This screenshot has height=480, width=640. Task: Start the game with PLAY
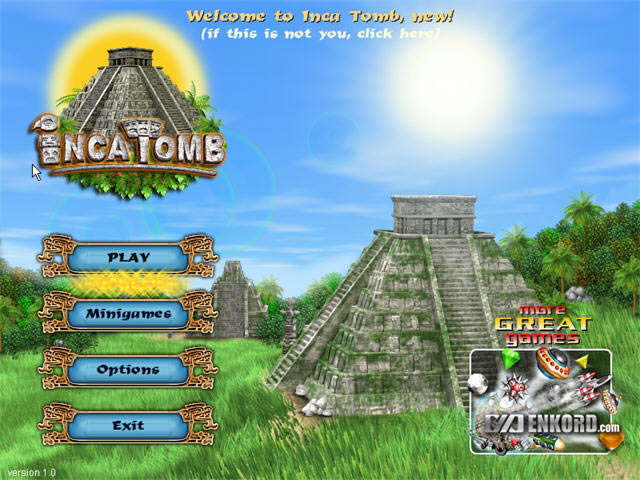[127, 257]
